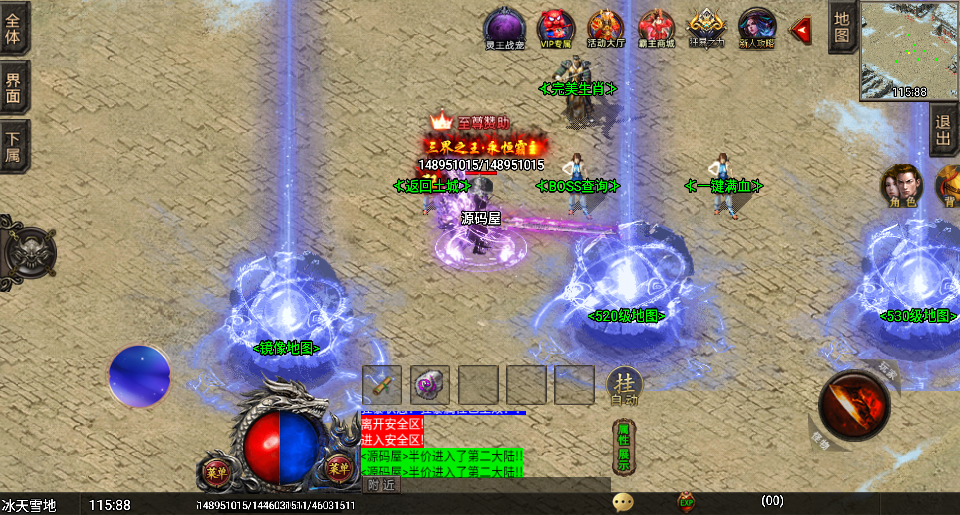Open the 活动大厅 activity hall
960x515 pixels.
pos(606,27)
